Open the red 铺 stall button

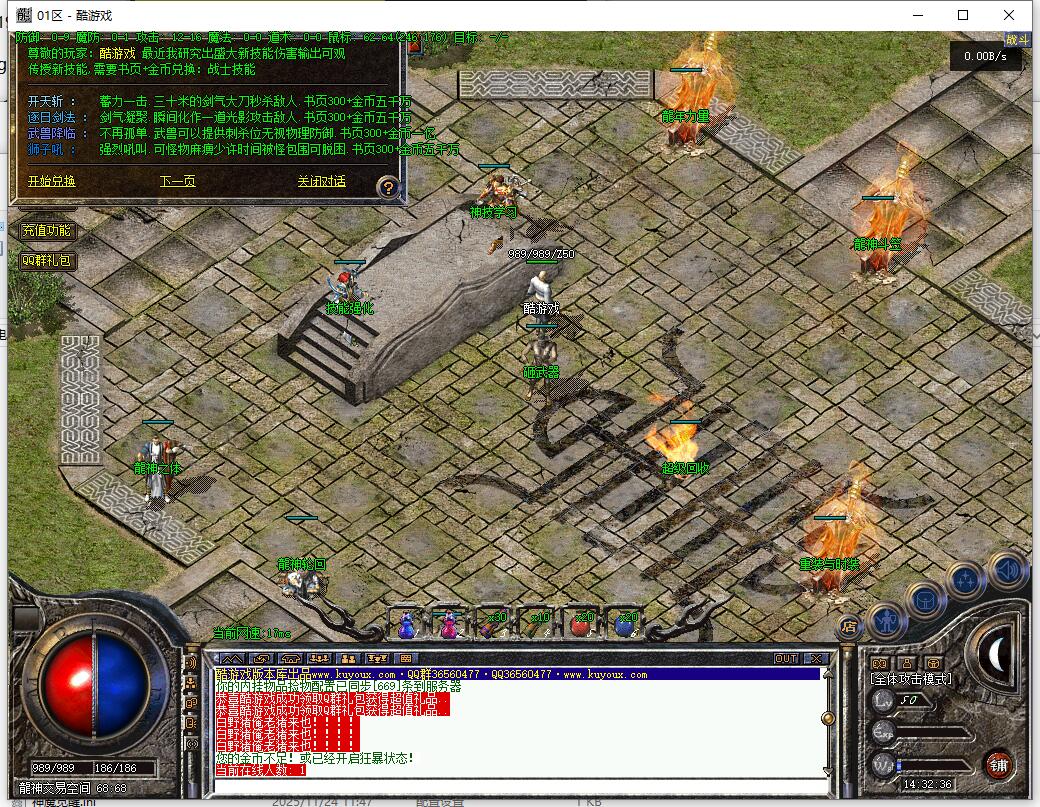click(997, 766)
